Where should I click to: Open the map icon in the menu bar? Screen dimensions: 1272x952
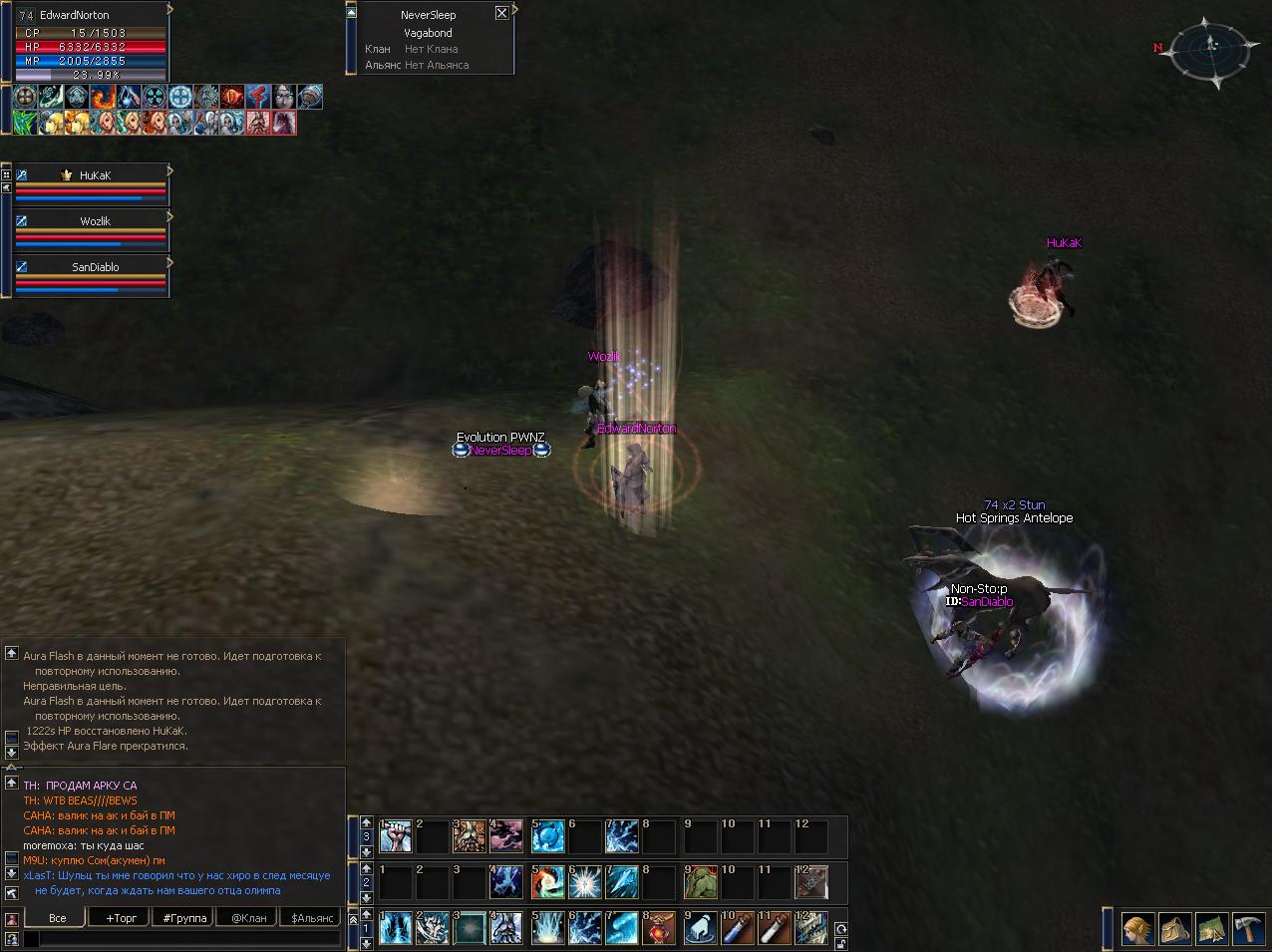click(x=1212, y=929)
